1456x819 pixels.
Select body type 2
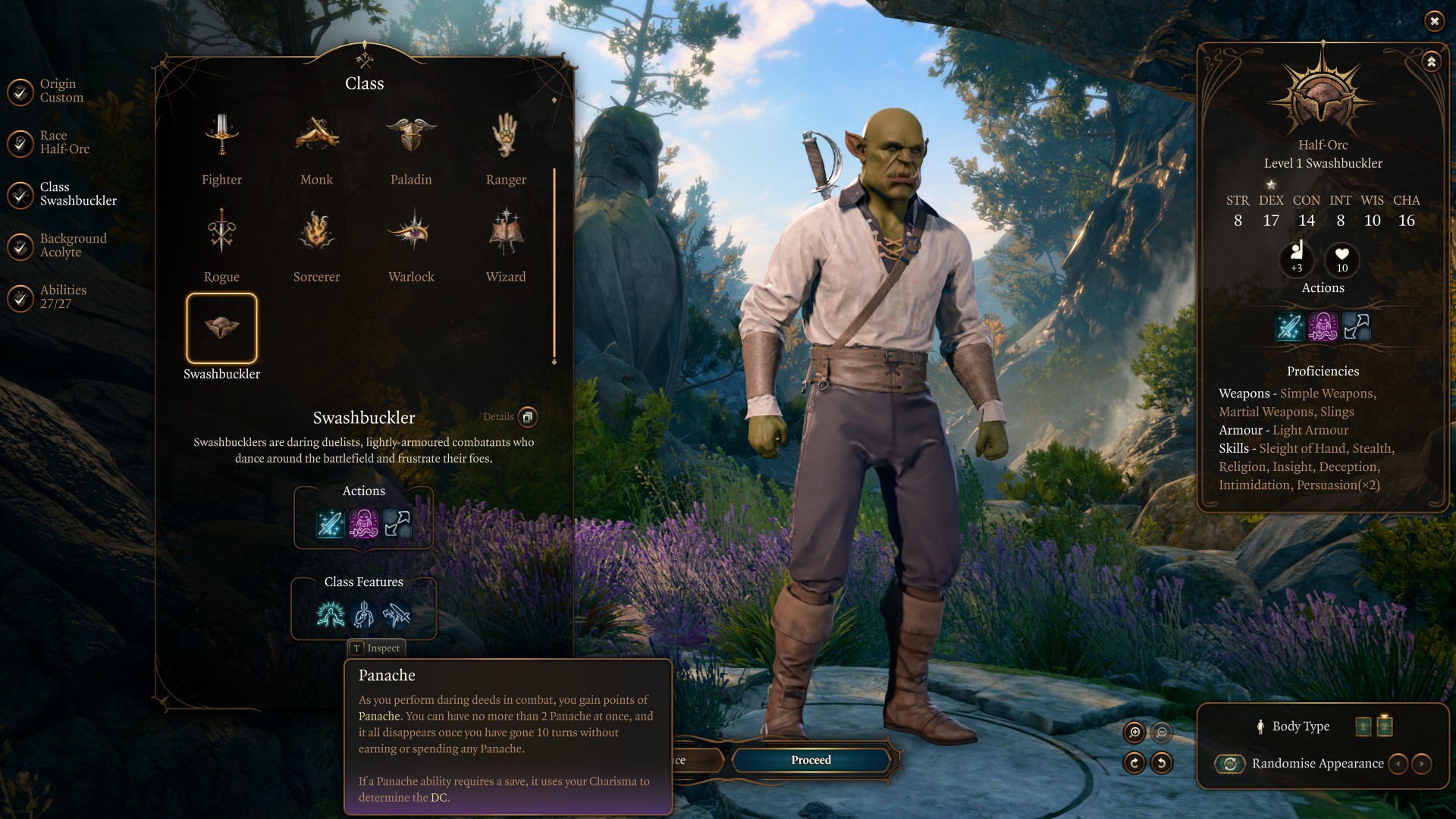(1385, 726)
